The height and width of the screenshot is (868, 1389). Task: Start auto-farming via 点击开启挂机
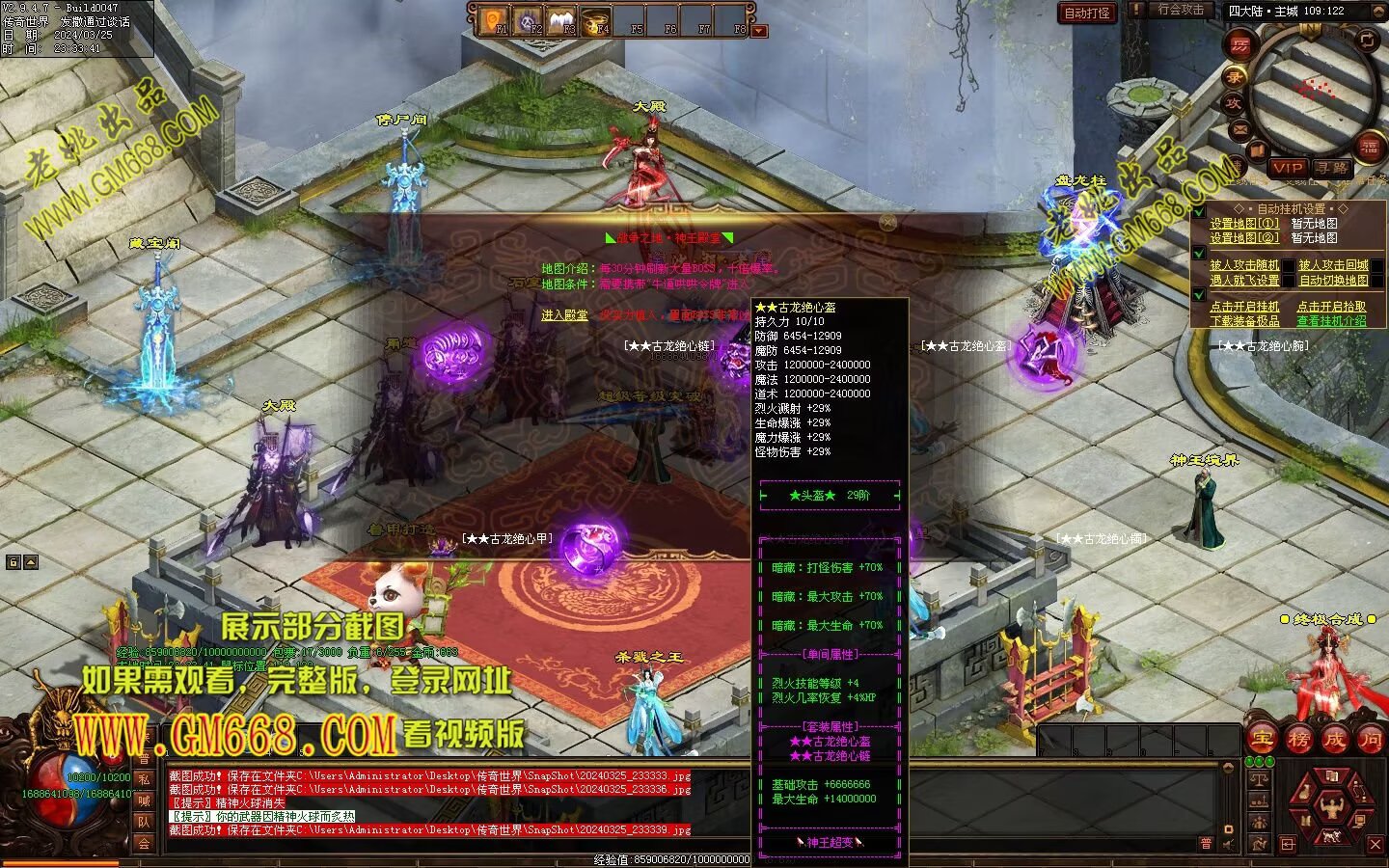1244,307
